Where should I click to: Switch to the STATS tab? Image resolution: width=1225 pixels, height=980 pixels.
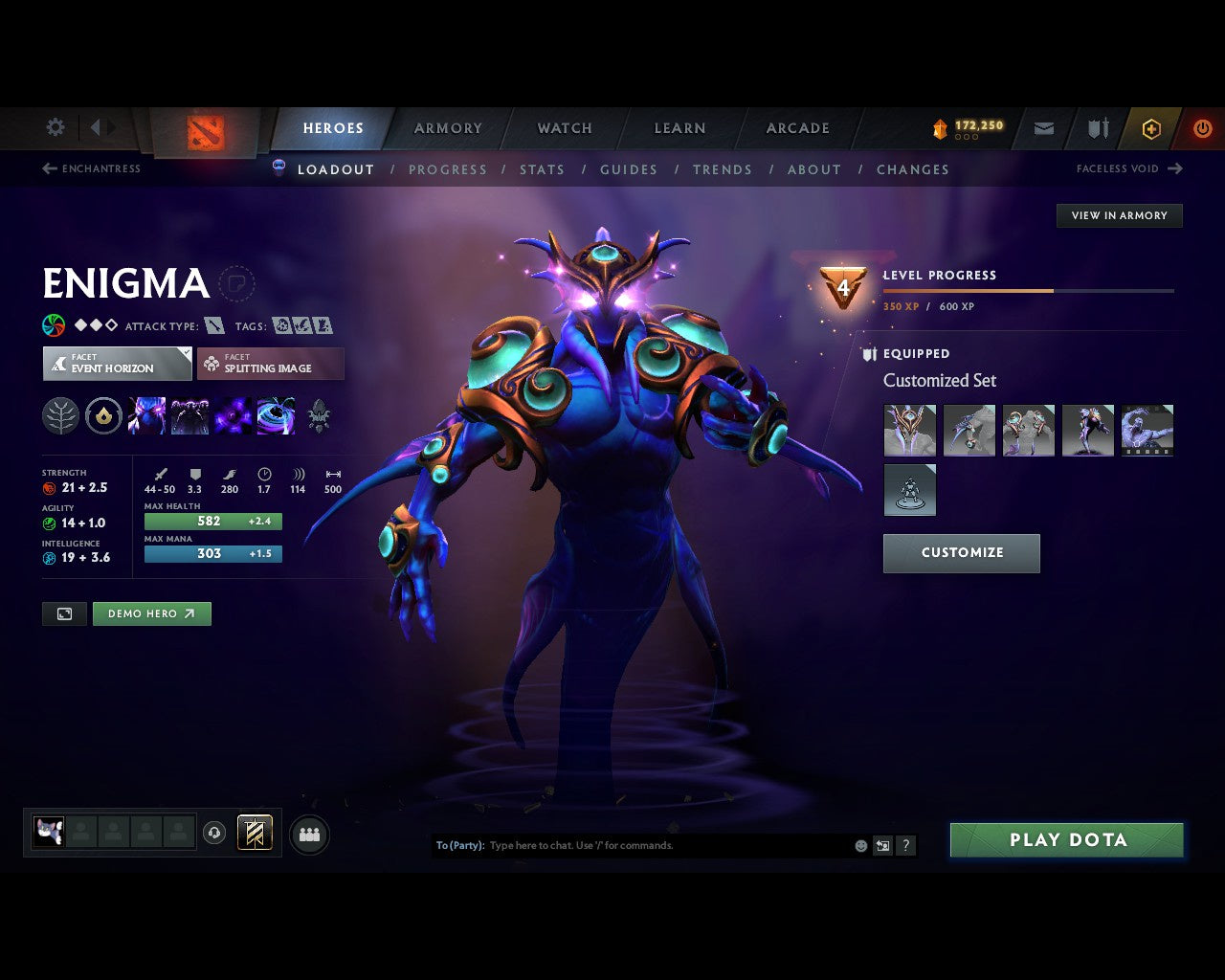tap(542, 169)
